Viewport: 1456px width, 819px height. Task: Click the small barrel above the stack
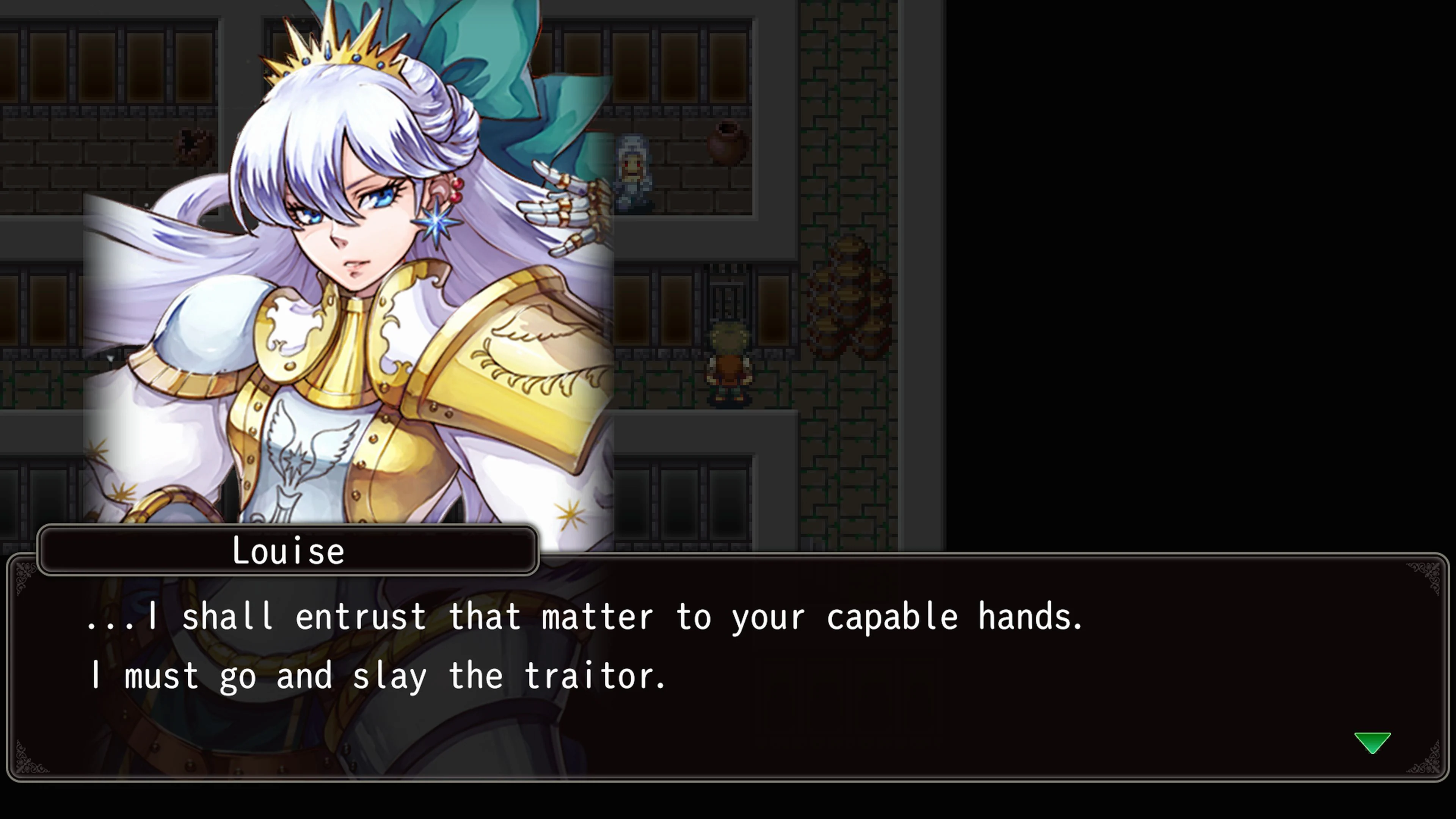point(848,251)
